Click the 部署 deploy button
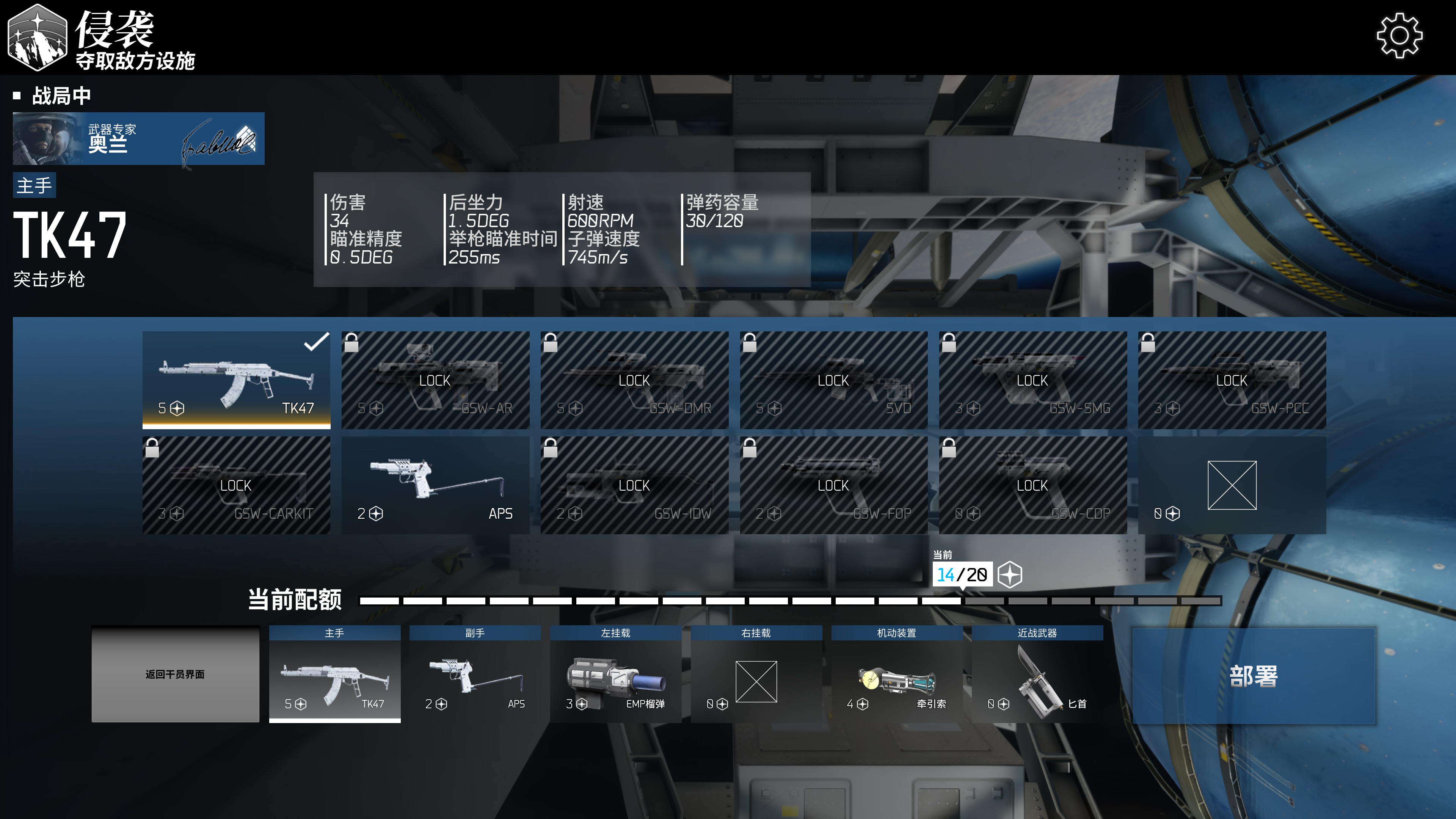The height and width of the screenshot is (819, 1456). tap(1253, 675)
